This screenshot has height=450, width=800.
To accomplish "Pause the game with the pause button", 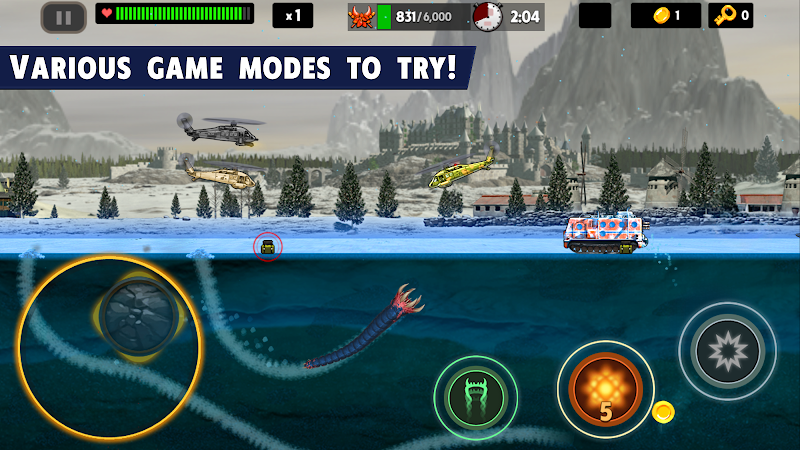I will (63, 16).
